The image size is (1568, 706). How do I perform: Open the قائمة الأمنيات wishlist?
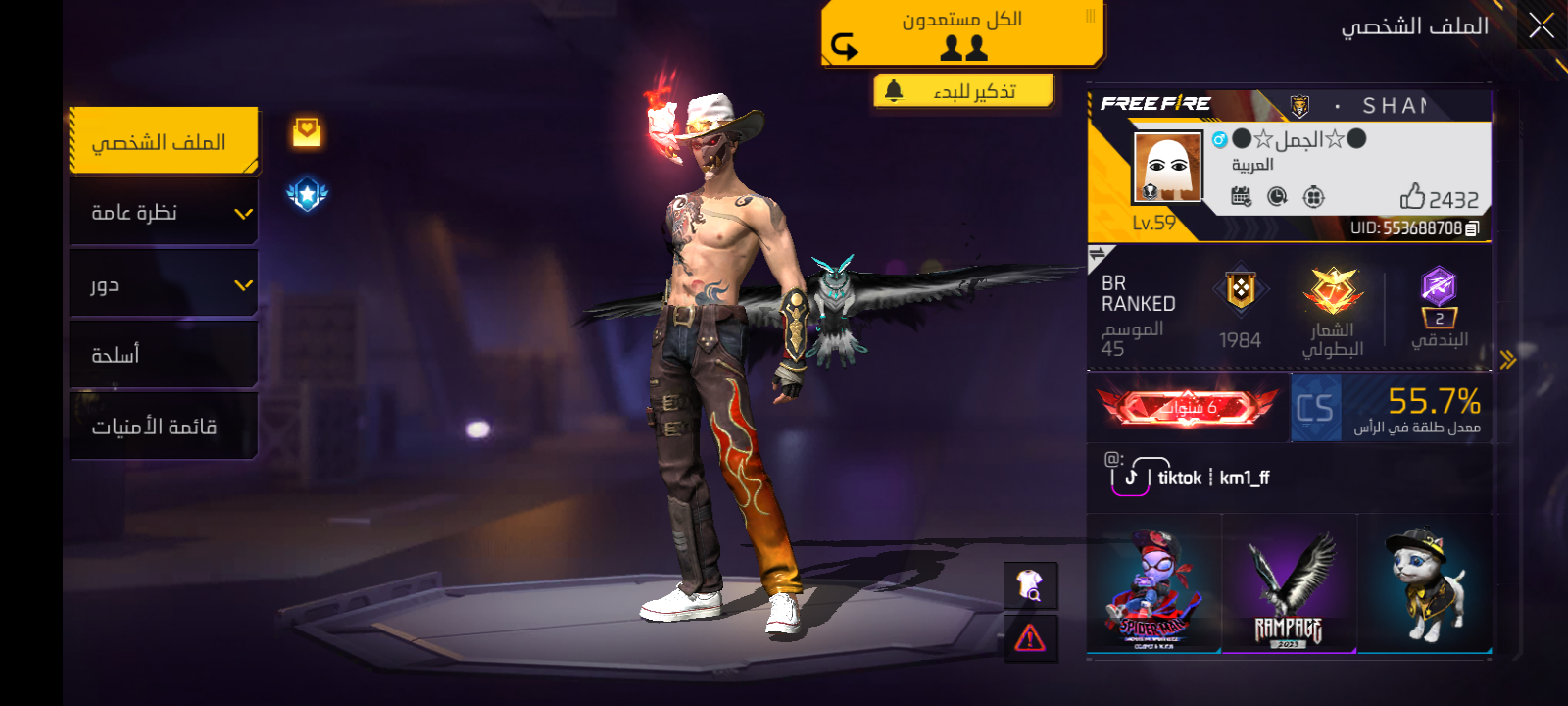tap(163, 427)
